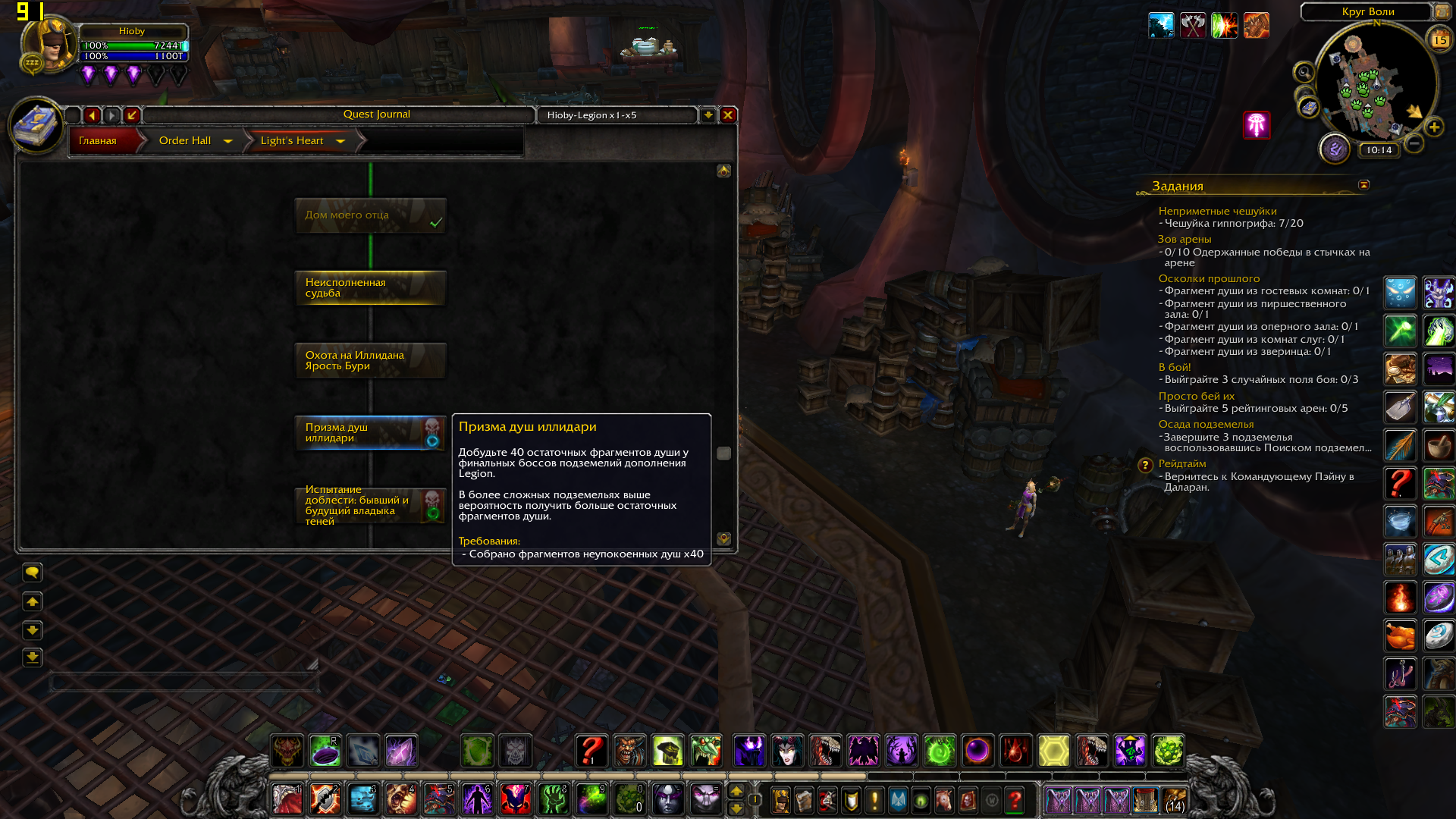This screenshot has width=1456, height=819.
Task: Close the Quest Journal window
Action: (728, 115)
